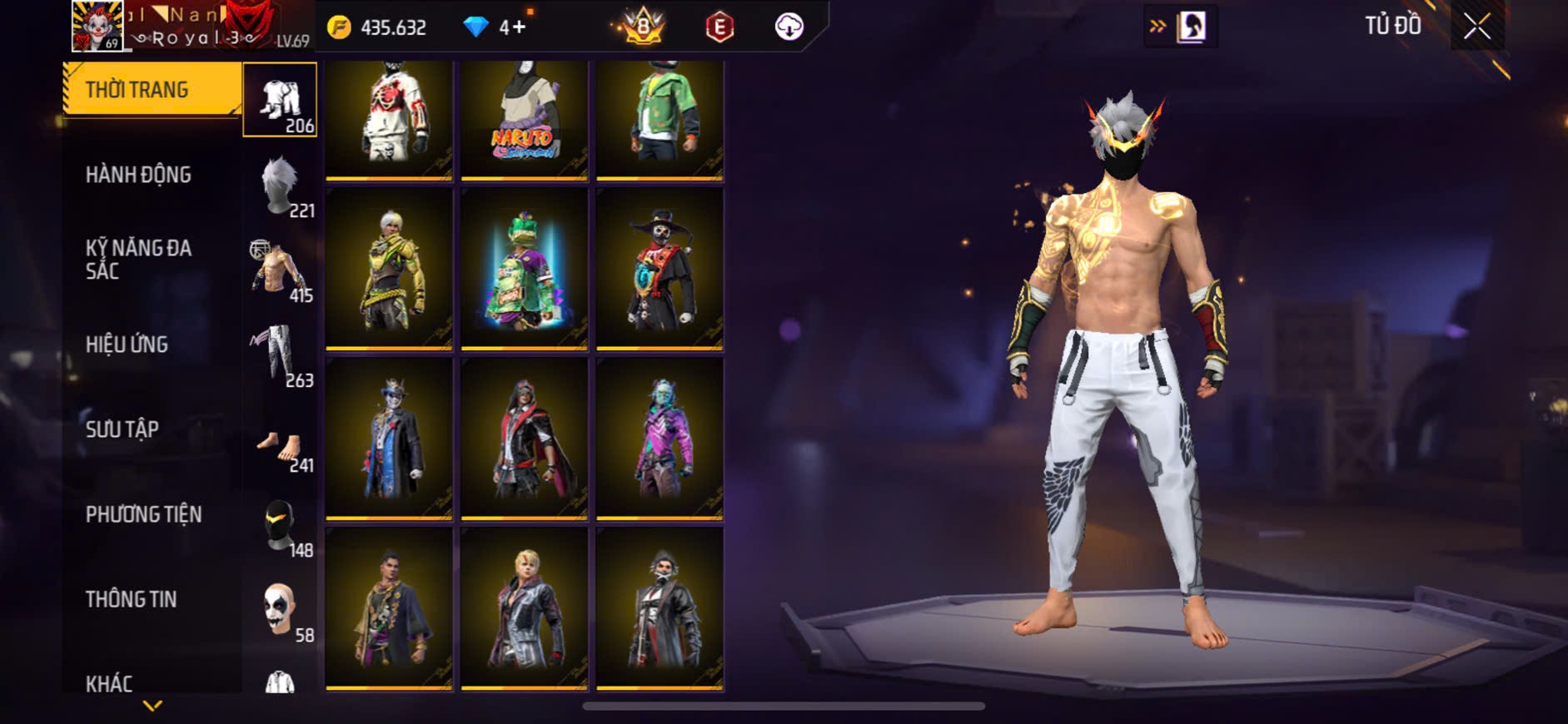Equip the Naruto Shippuden outfit bundle
This screenshot has width=1568, height=724.
[x=524, y=119]
